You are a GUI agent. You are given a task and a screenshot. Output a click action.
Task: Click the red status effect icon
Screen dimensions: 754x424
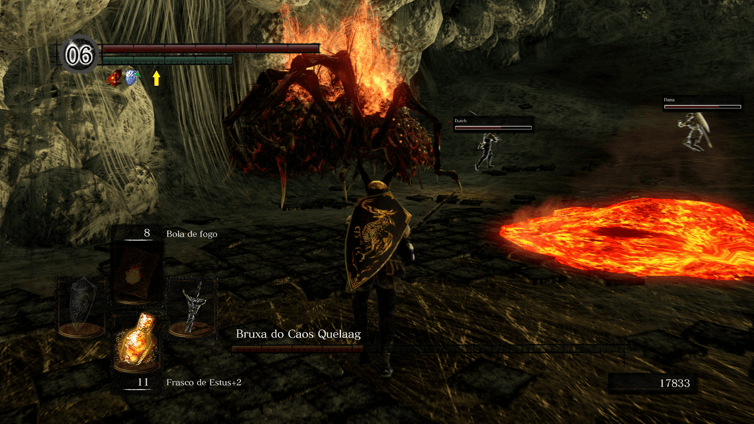[114, 78]
